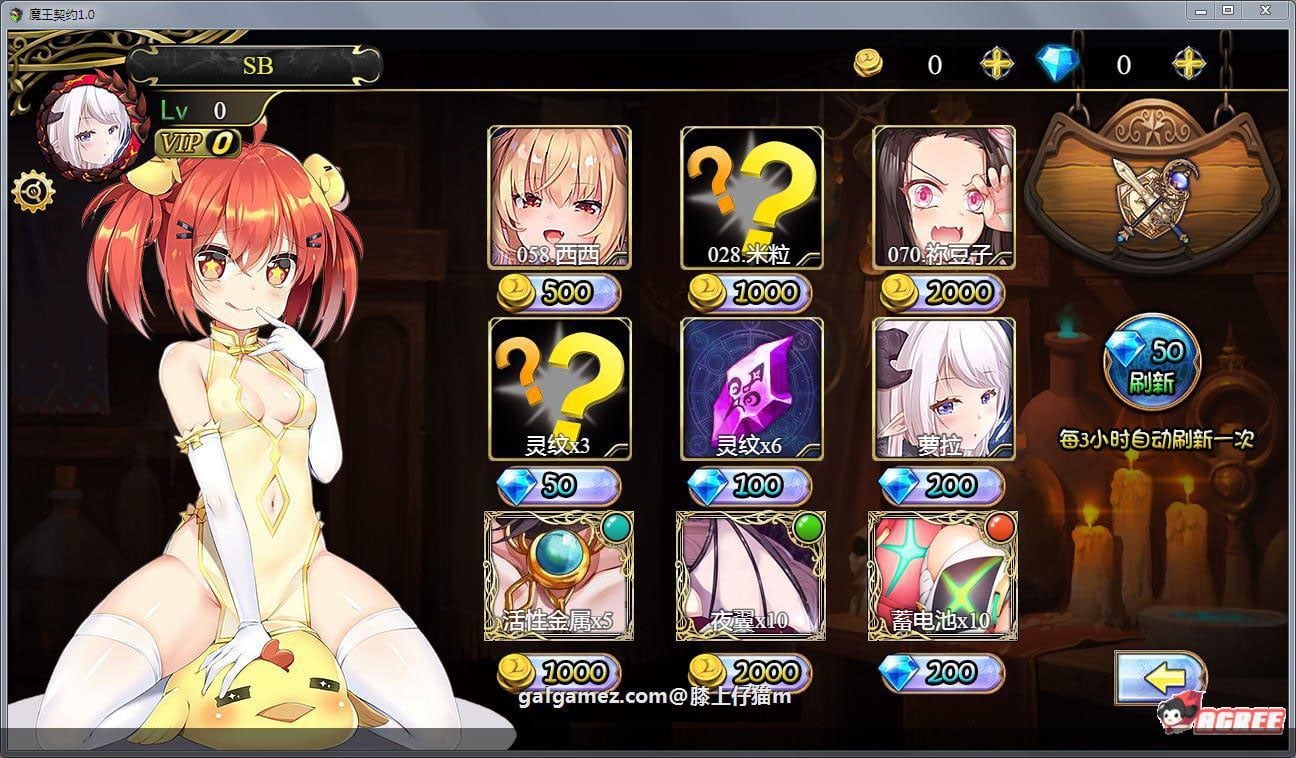Click the VIP 0 badge
This screenshot has height=758, width=1296.
(196, 144)
